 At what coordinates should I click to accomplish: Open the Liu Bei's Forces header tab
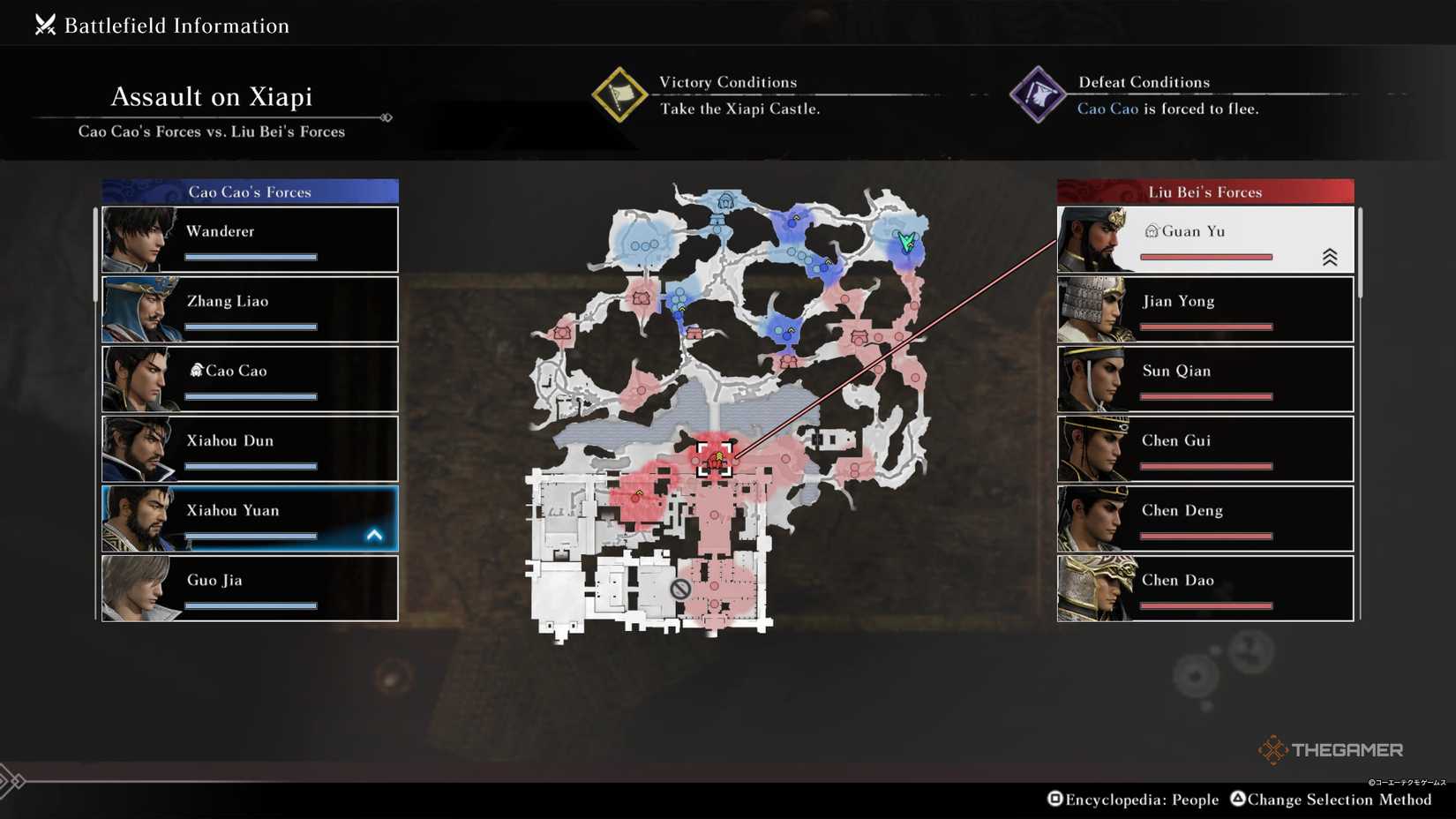[x=1205, y=192]
